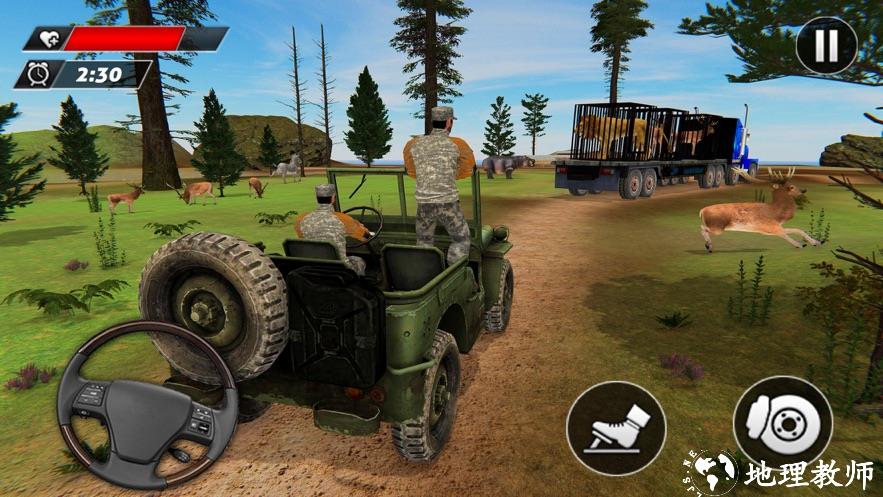Hit the gas pedal button
Image resolution: width=883 pixels, height=497 pixels.
pyautogui.click(x=616, y=429)
